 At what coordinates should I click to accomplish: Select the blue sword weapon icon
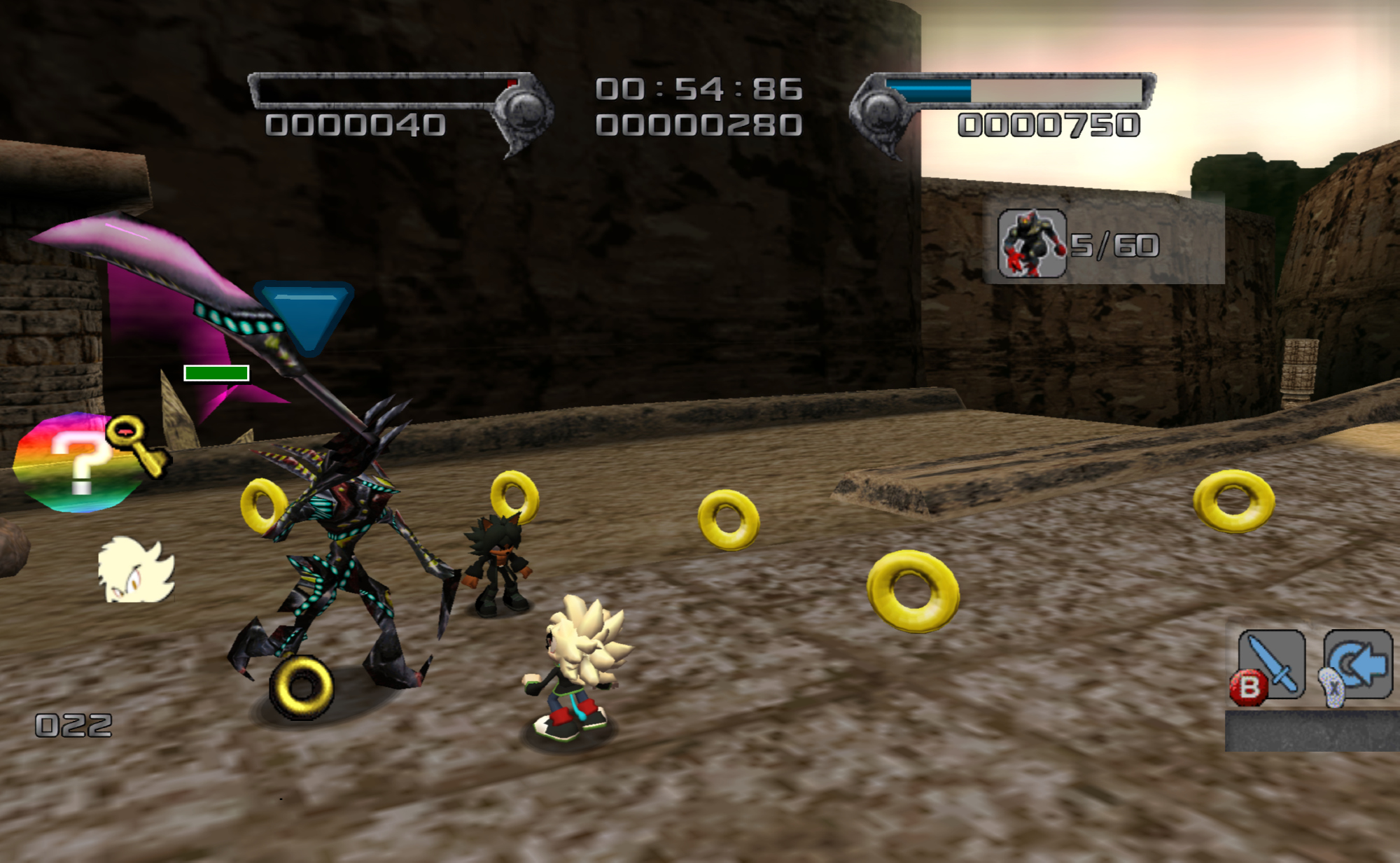pos(1273,664)
